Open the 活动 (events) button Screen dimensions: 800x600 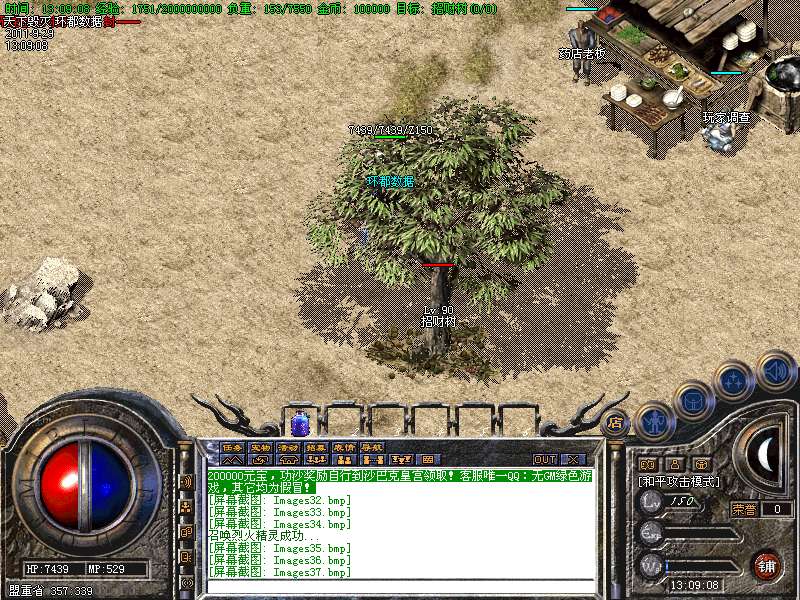coord(288,447)
